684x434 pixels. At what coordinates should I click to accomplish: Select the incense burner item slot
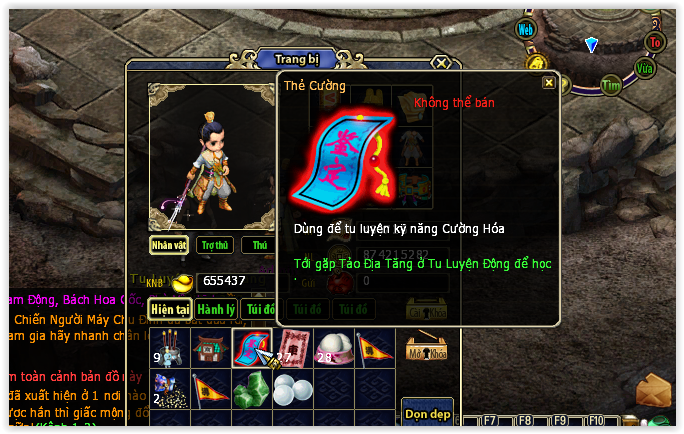[x=168, y=347]
